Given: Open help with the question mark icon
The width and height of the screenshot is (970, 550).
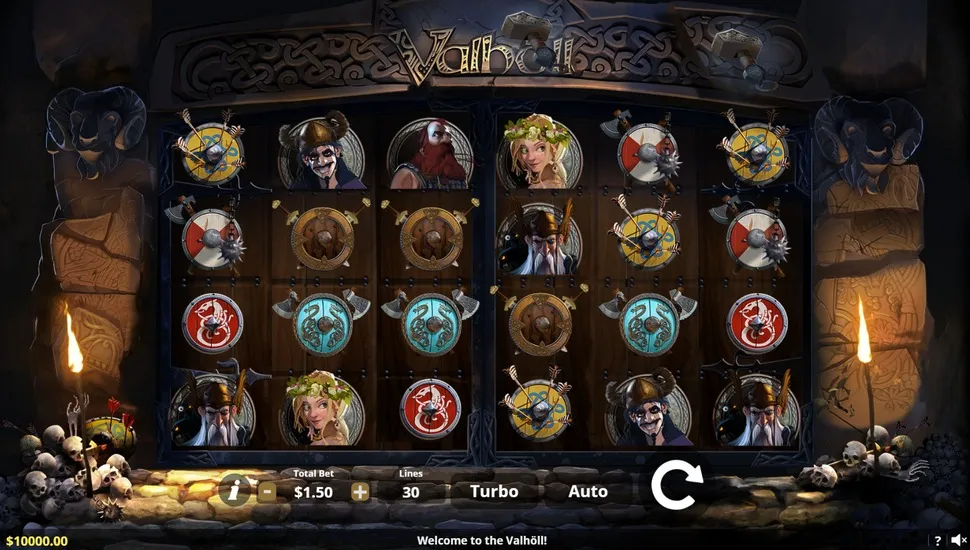Looking at the screenshot, I should [938, 541].
